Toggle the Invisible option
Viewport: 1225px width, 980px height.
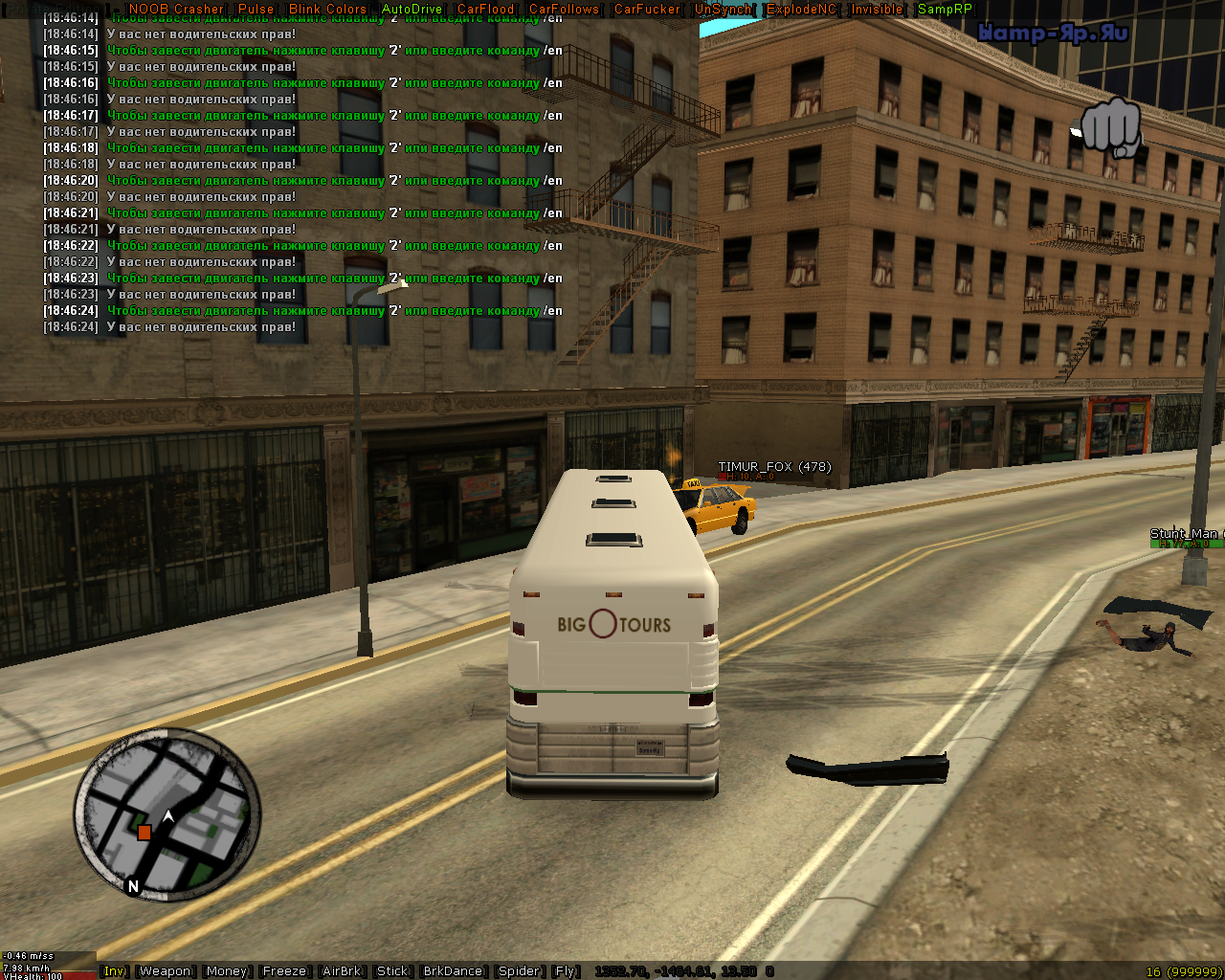tap(877, 9)
